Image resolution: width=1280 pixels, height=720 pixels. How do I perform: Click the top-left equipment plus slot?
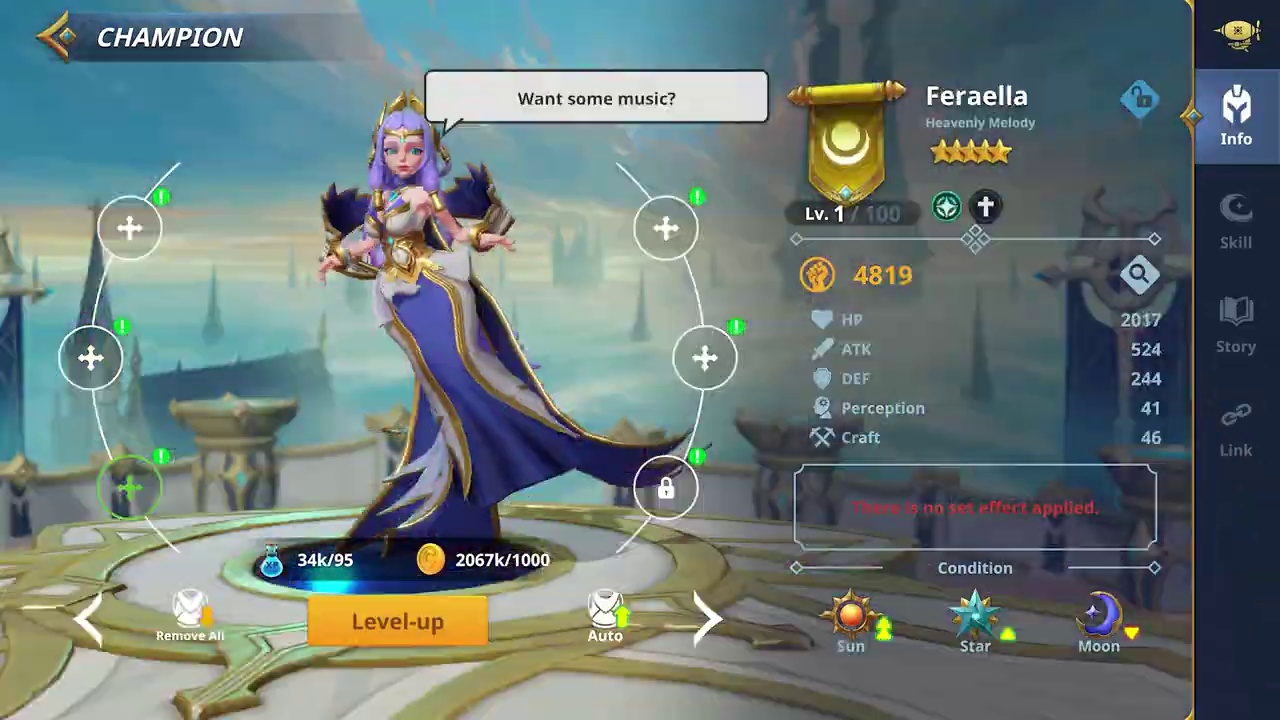129,228
